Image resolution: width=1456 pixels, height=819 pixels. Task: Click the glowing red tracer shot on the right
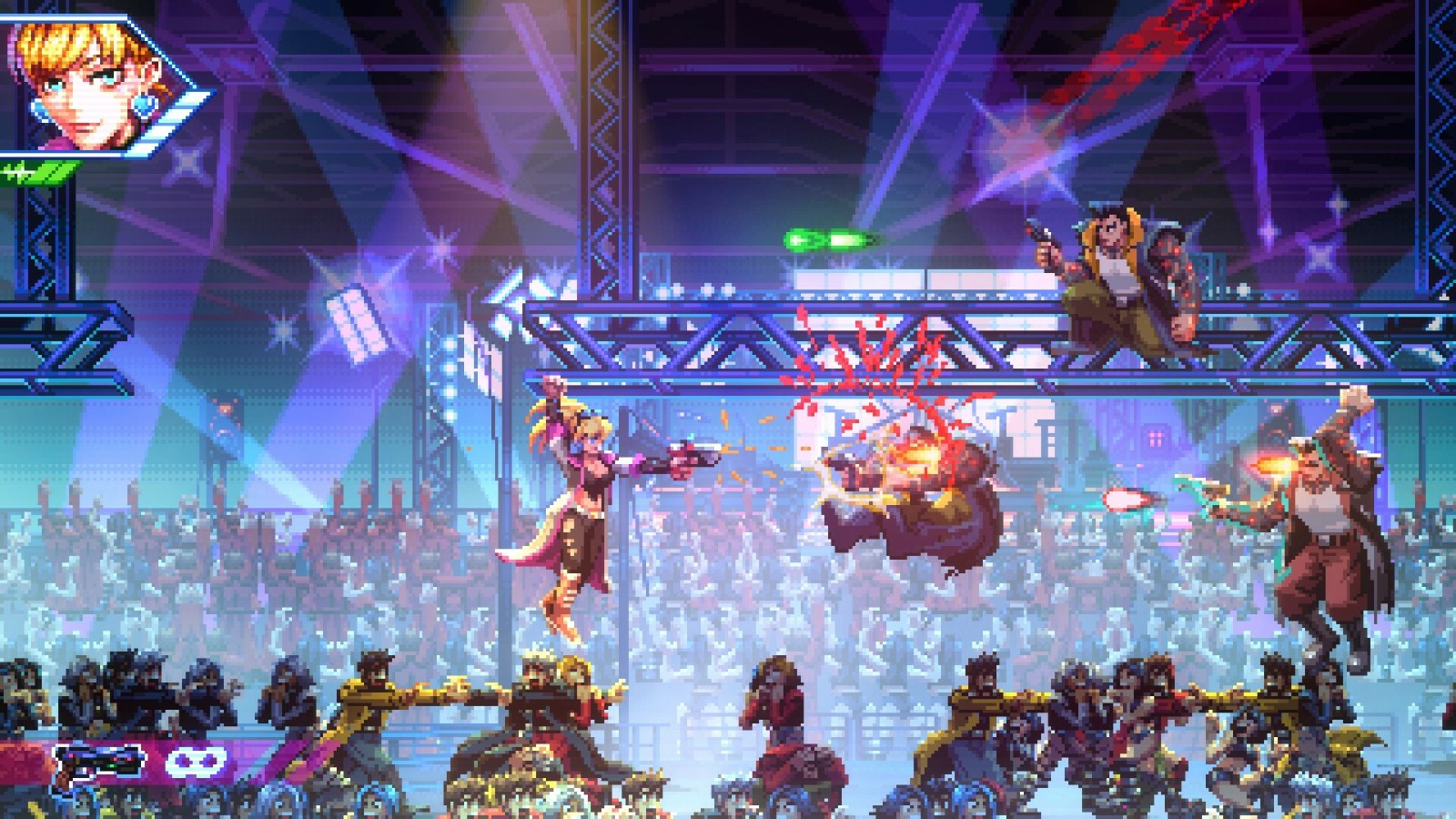[x=1128, y=500]
